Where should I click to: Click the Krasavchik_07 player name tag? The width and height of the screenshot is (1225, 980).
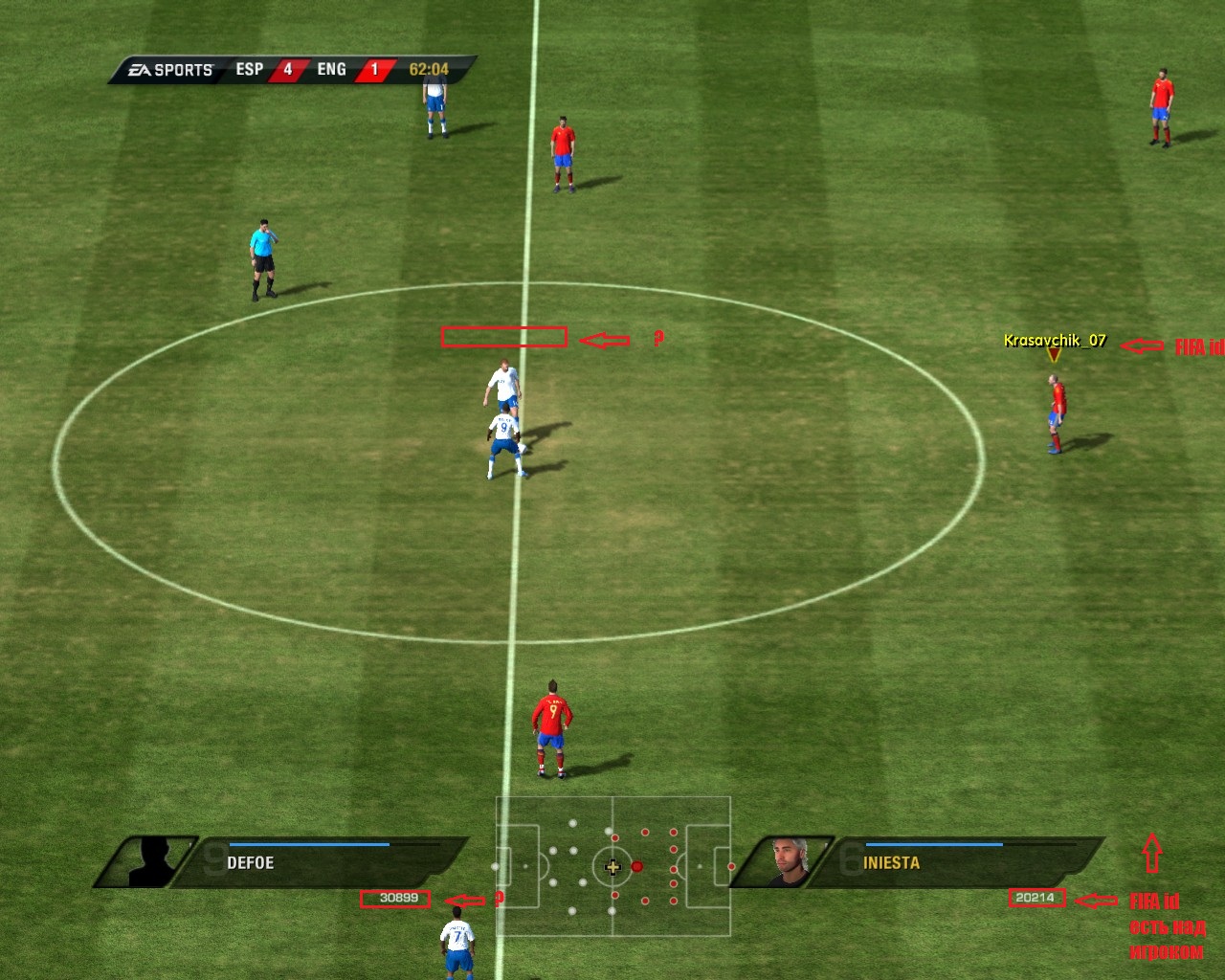[1055, 341]
